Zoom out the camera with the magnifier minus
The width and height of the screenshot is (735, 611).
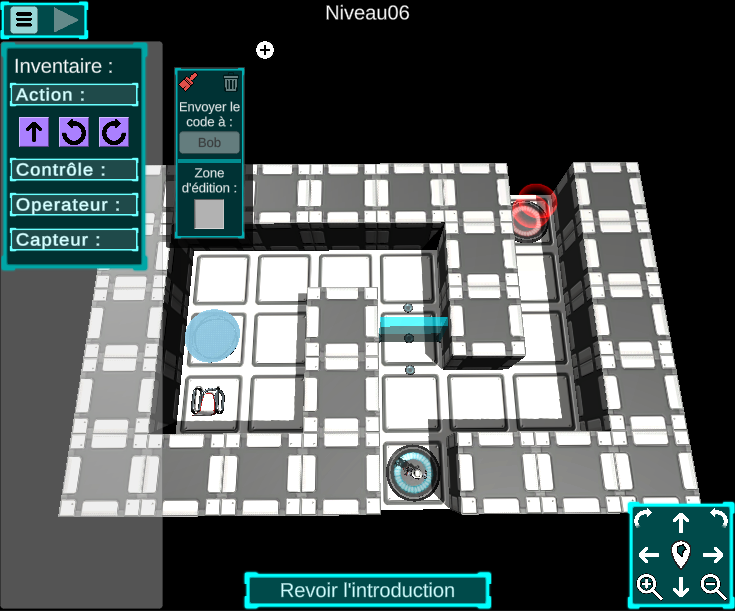[x=713, y=587]
